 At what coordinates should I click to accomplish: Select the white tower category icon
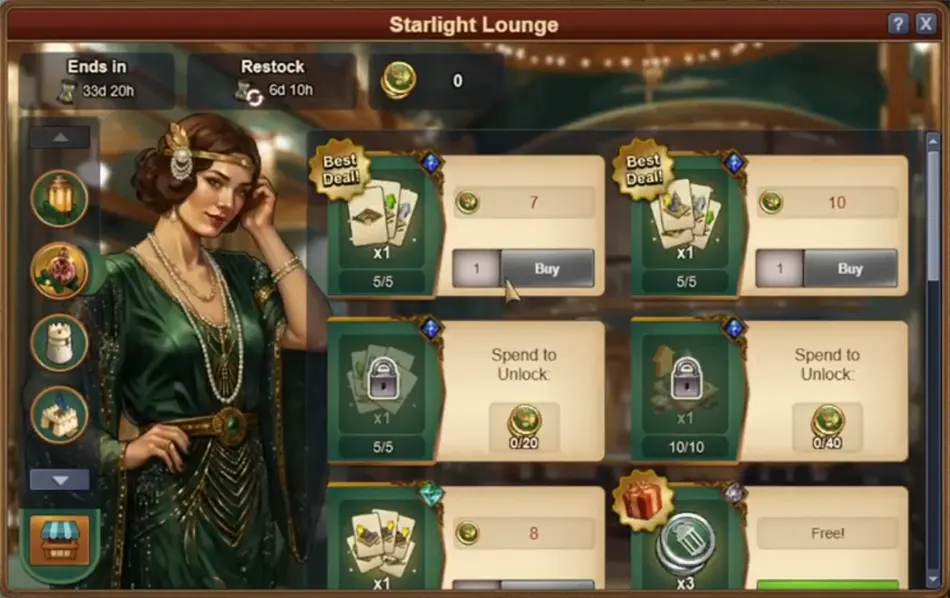pos(60,342)
